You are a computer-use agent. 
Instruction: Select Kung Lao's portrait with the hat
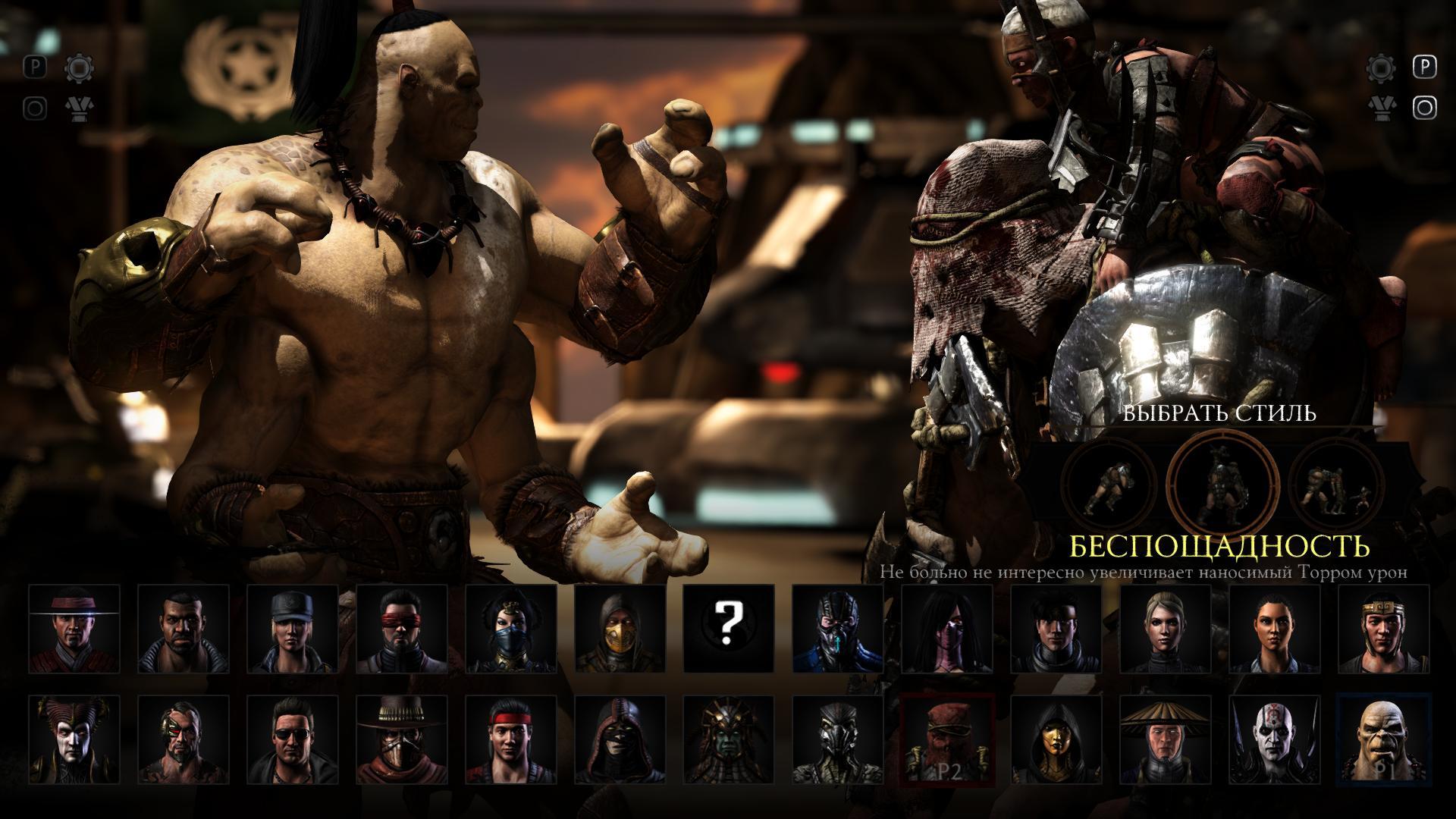[74, 629]
